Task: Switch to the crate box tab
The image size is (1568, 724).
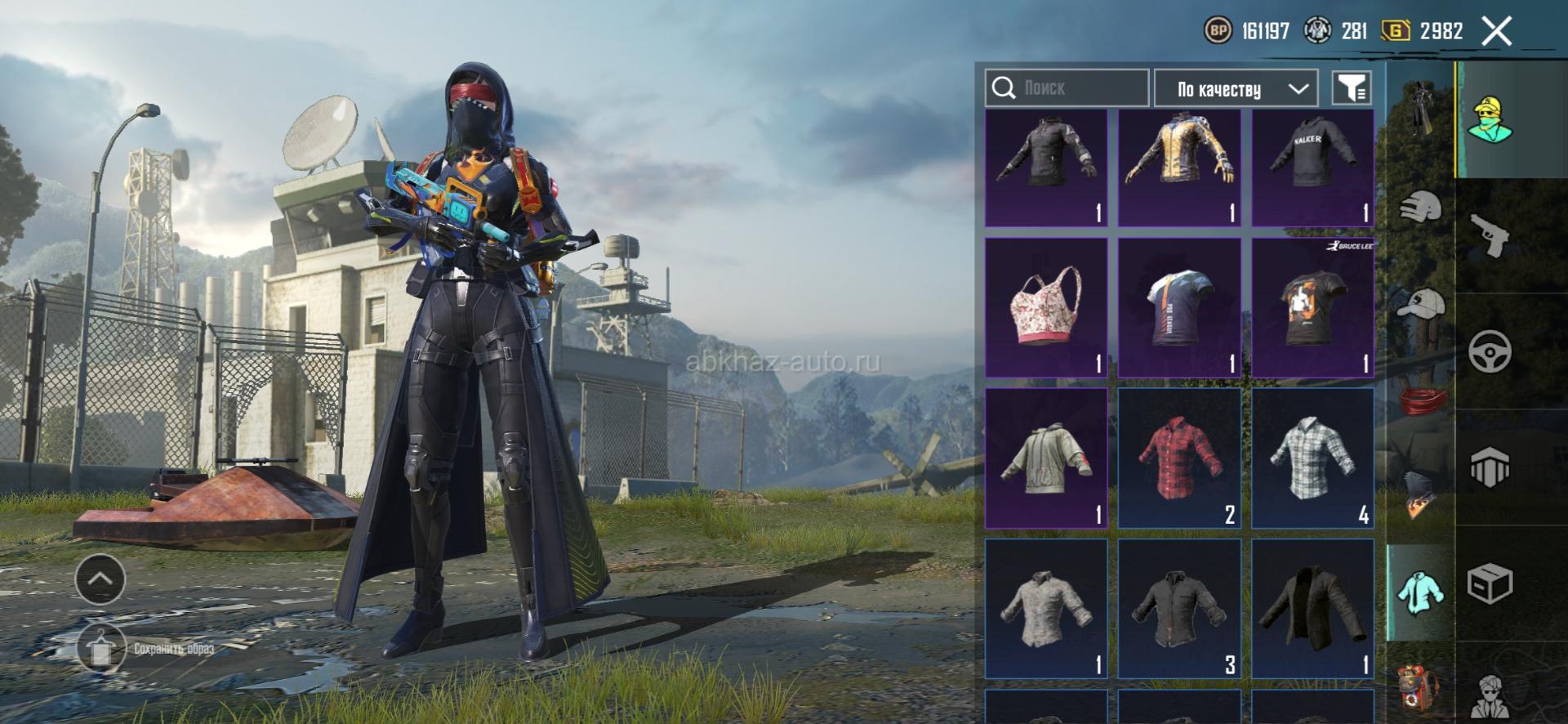Action: 1490,583
